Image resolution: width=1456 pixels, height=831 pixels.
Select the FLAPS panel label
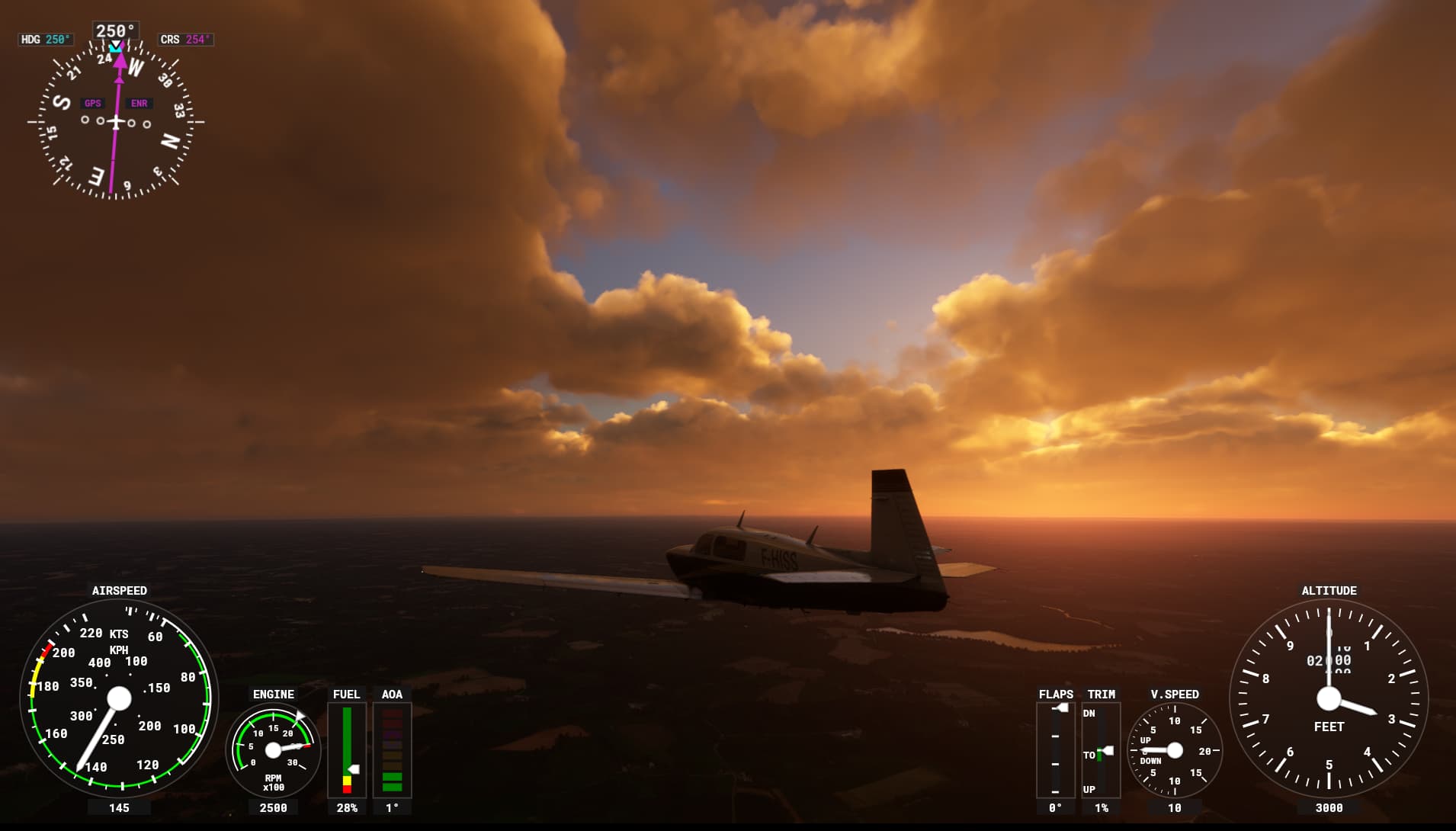[1056, 695]
